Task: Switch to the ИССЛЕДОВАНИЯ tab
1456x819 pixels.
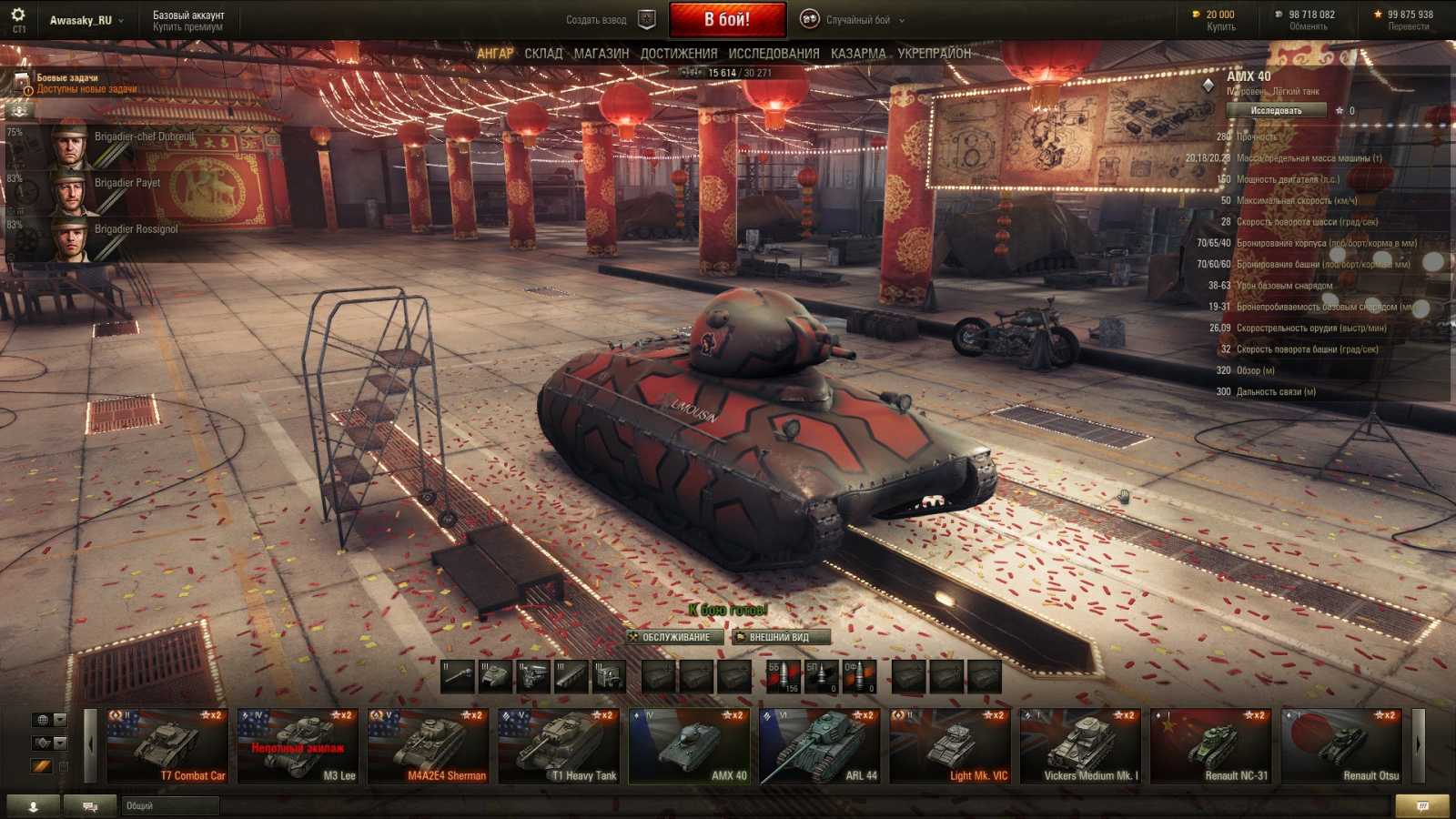Action: click(x=775, y=53)
